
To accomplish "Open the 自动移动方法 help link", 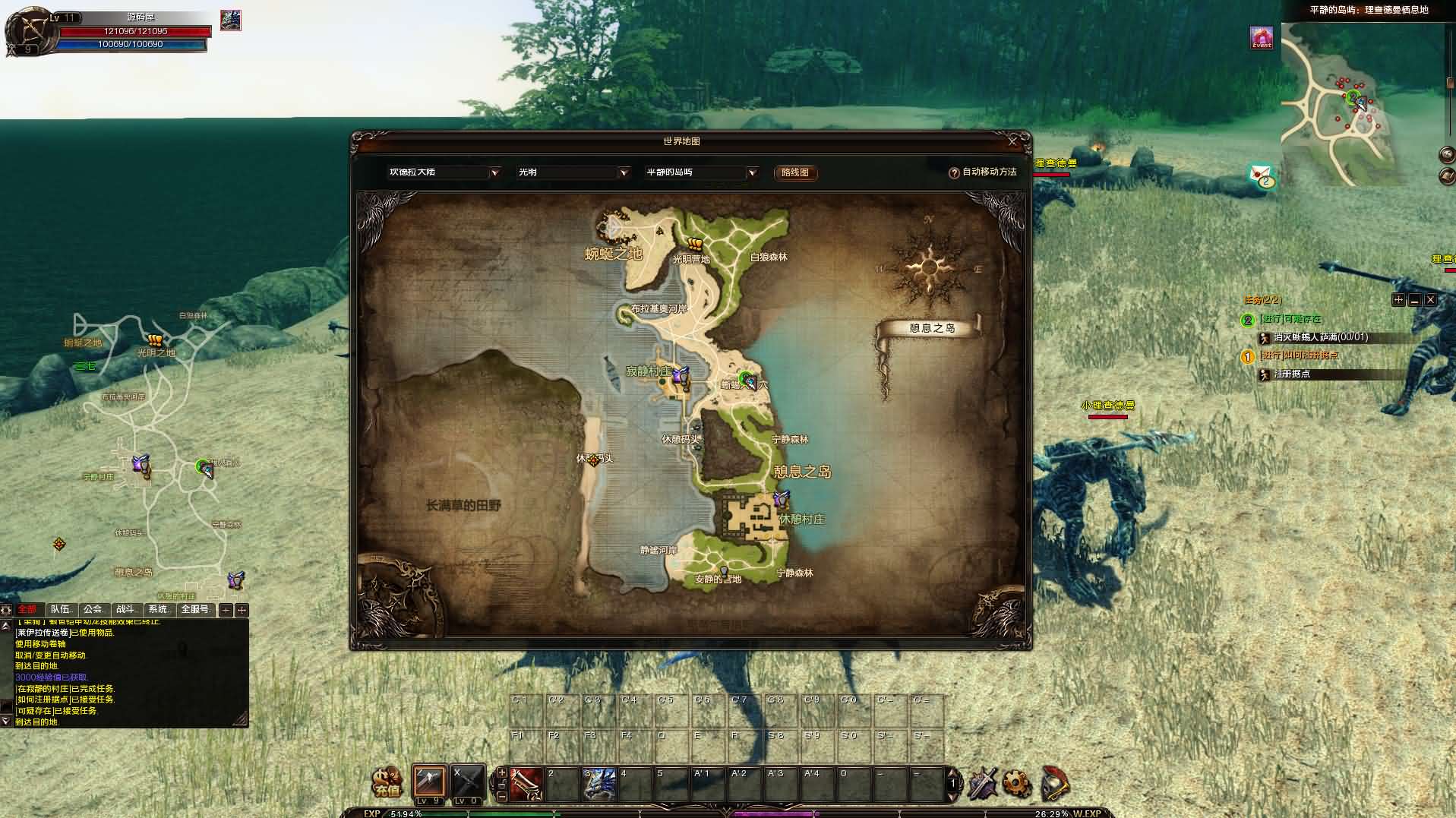I will (x=986, y=172).
